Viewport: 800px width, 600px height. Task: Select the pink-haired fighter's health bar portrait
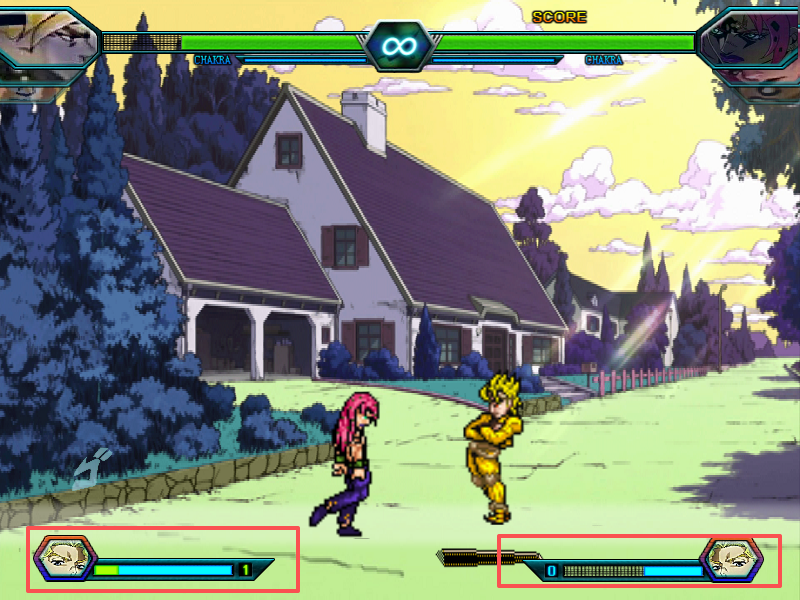click(x=750, y=45)
